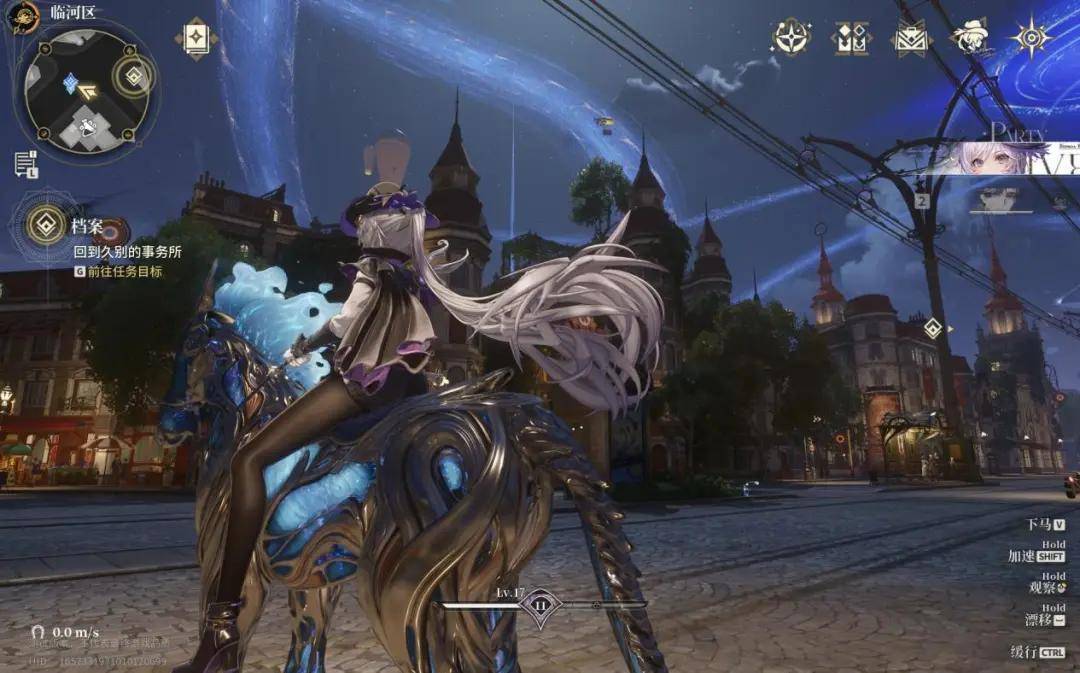Open the crescent compass star menu icon

[x=791, y=37]
